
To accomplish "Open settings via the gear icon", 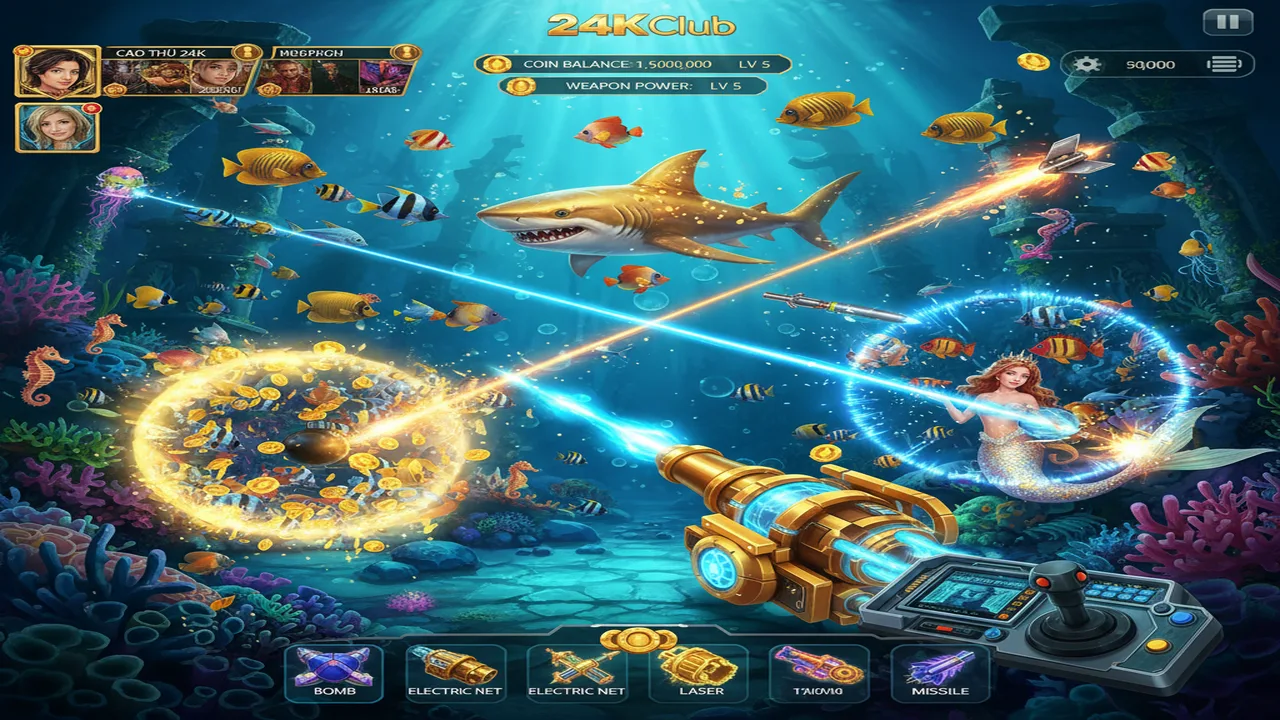I will [x=1086, y=64].
